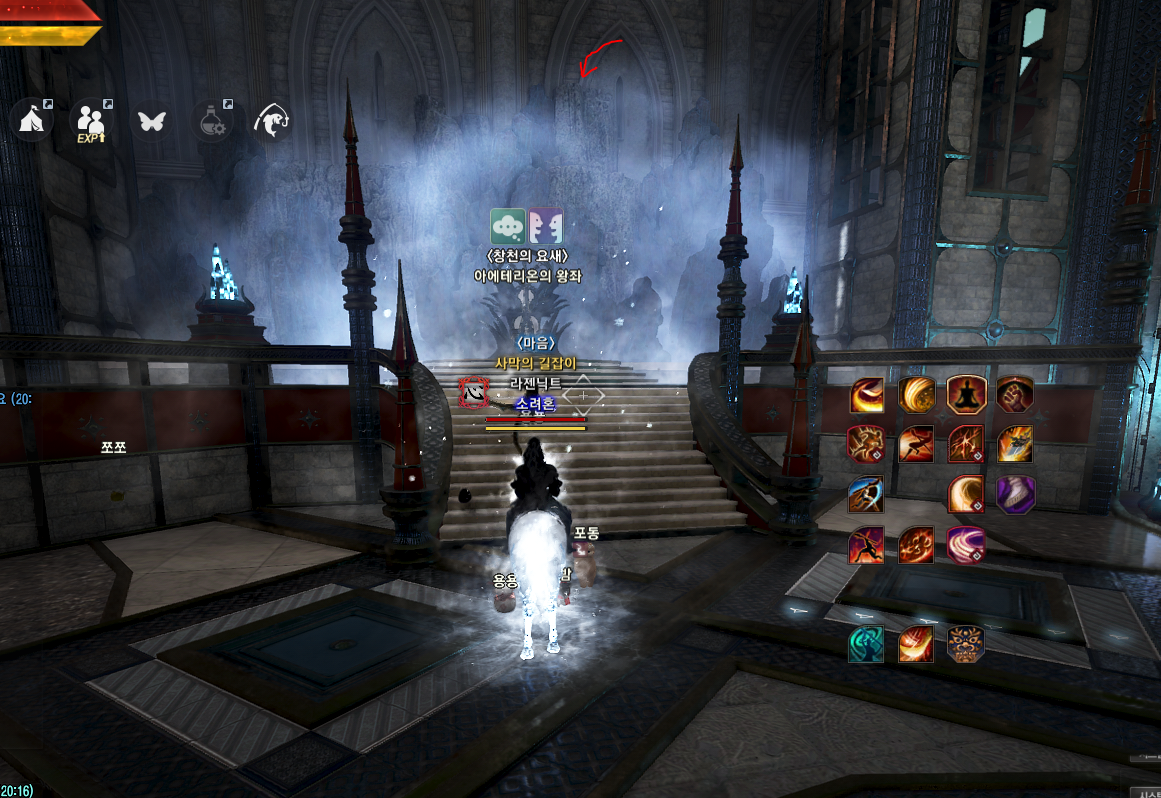The width and height of the screenshot is (1161, 798).
Task: Activate the golden swirling orb skill
Action: coord(916,395)
